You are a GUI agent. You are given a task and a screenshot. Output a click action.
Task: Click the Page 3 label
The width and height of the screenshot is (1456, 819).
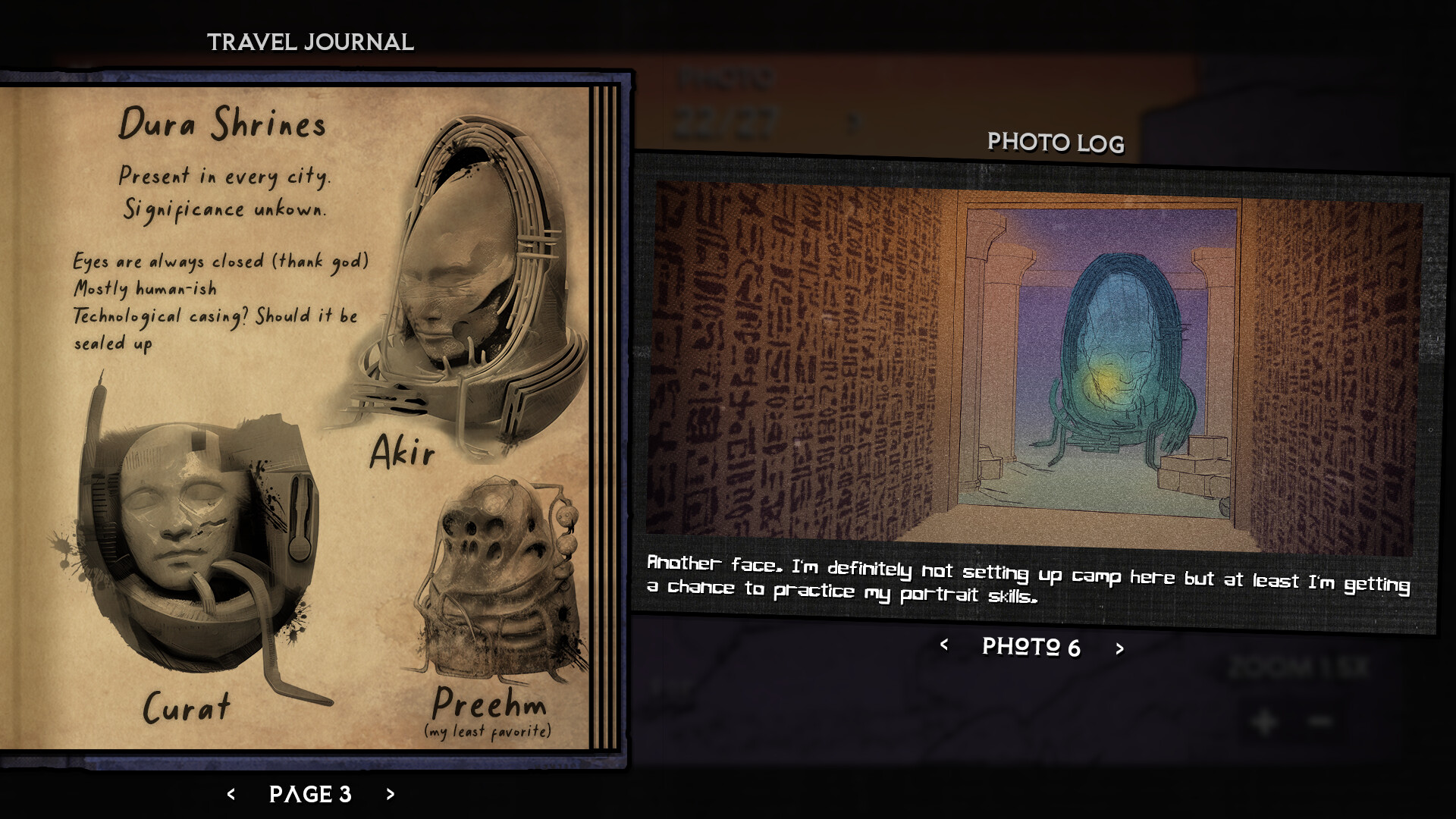point(309,795)
